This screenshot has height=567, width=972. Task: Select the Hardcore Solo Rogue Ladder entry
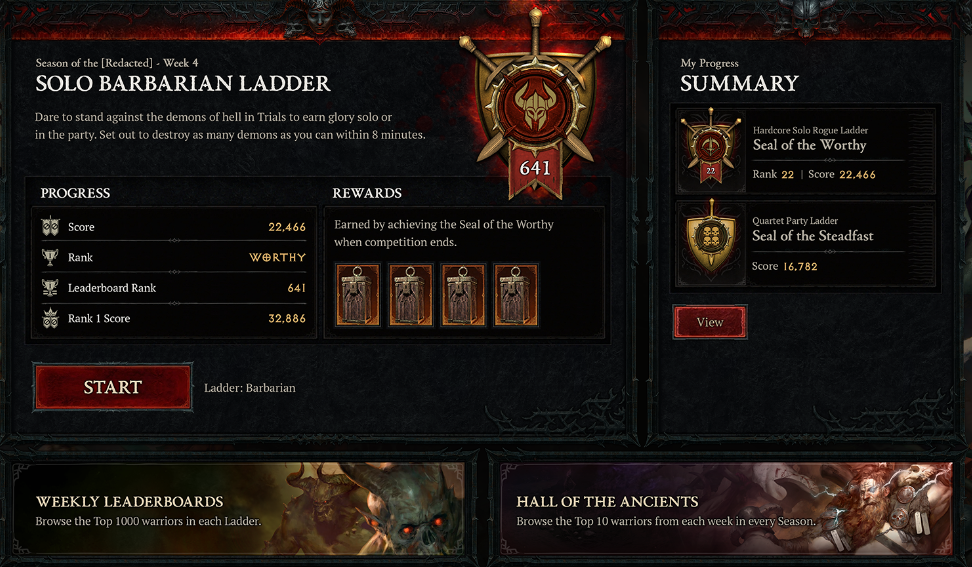coord(806,151)
